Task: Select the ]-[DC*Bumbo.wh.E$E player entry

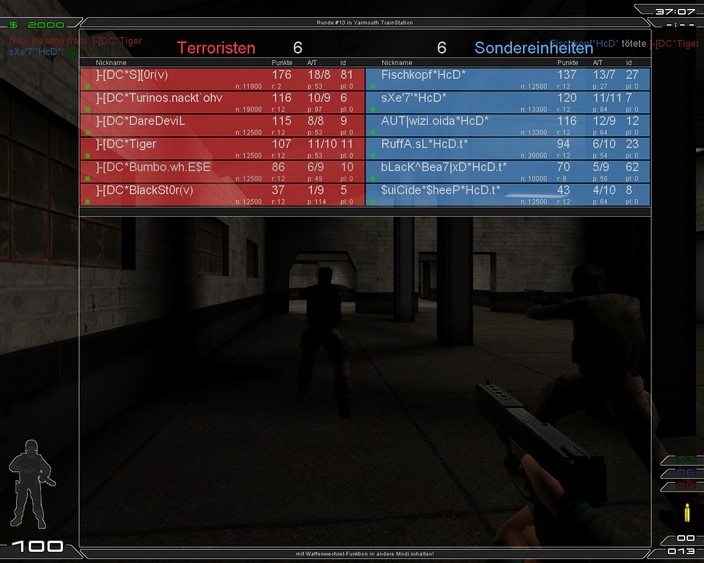Action: pyautogui.click(x=222, y=171)
